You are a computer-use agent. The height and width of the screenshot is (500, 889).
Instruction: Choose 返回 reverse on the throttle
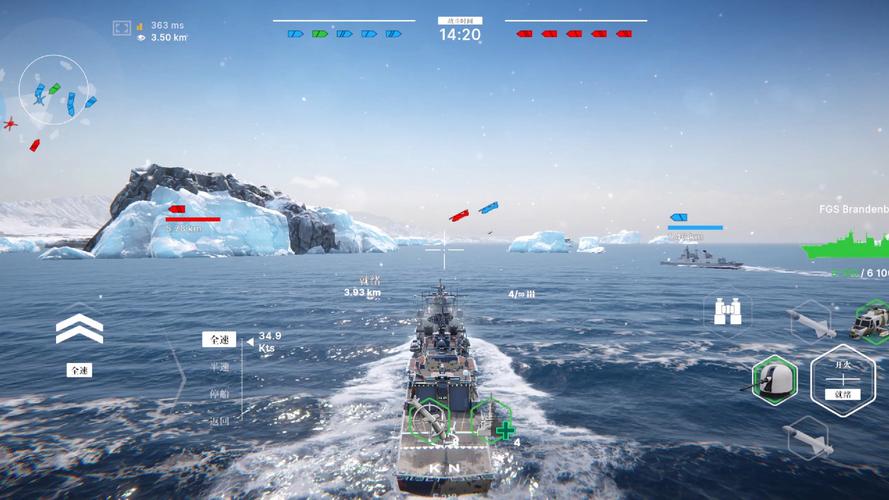pyautogui.click(x=220, y=421)
